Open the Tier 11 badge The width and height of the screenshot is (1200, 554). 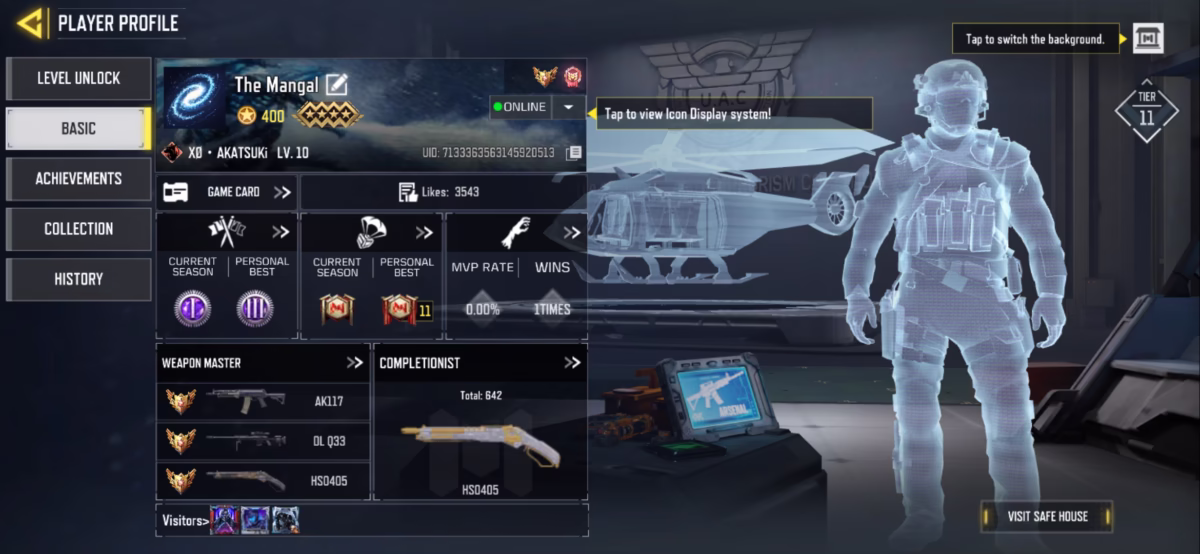point(1146,112)
